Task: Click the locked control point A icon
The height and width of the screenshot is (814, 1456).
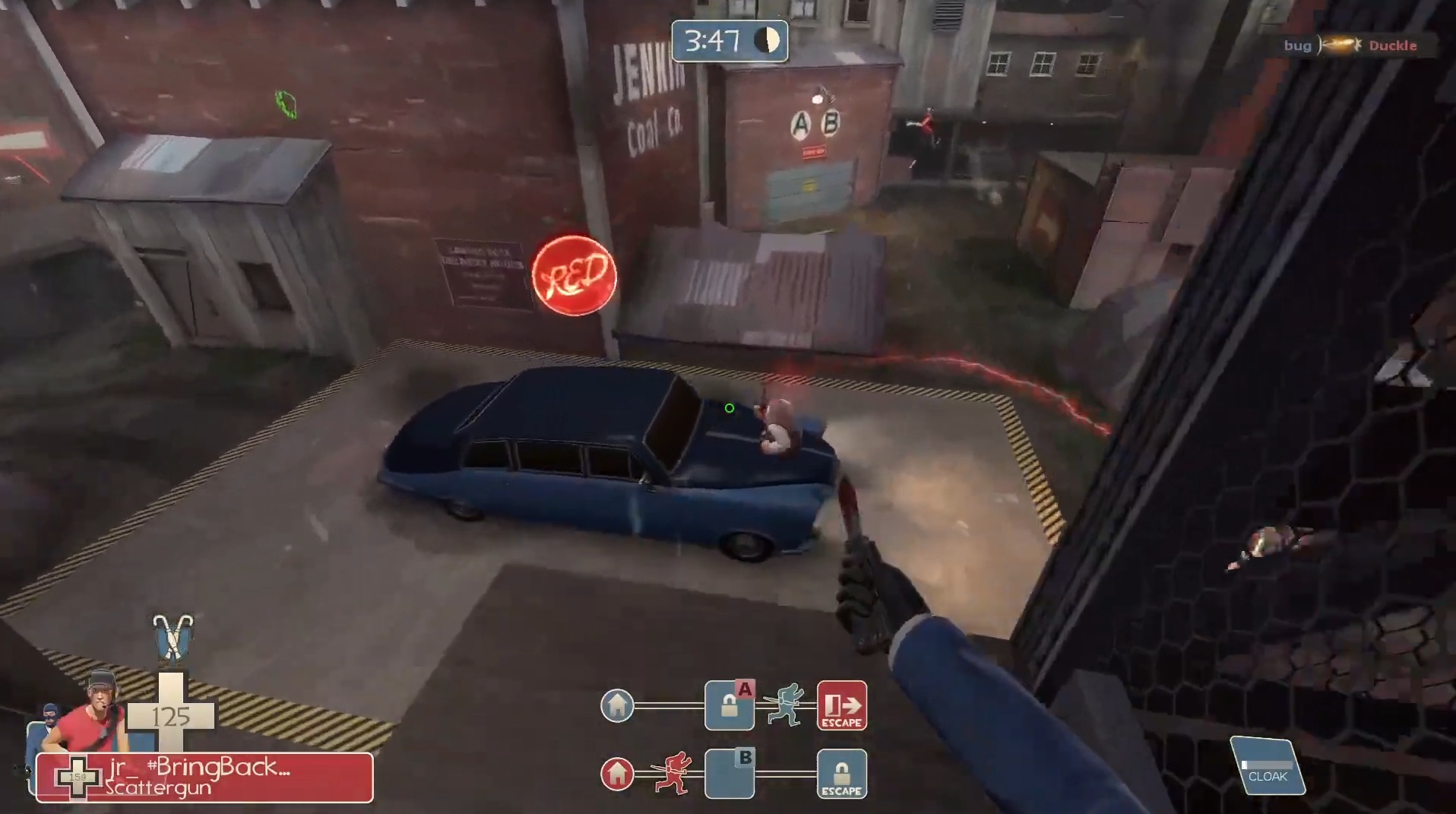Action: click(x=730, y=705)
